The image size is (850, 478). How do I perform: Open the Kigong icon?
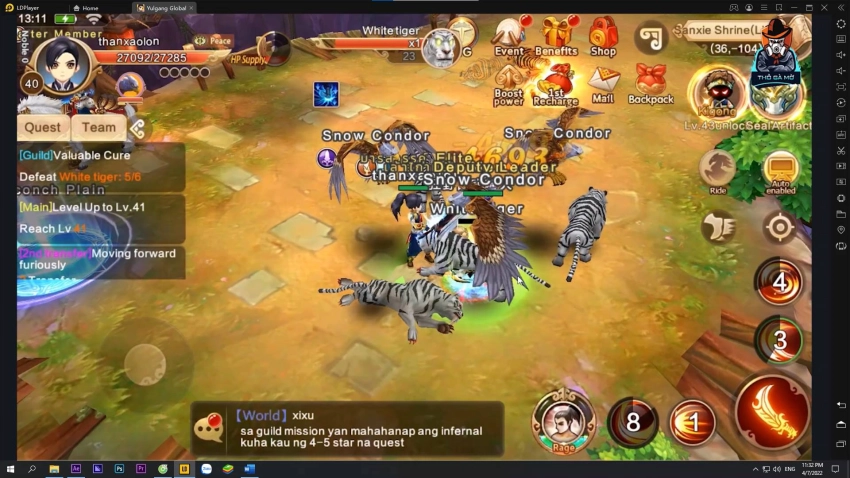coord(718,93)
